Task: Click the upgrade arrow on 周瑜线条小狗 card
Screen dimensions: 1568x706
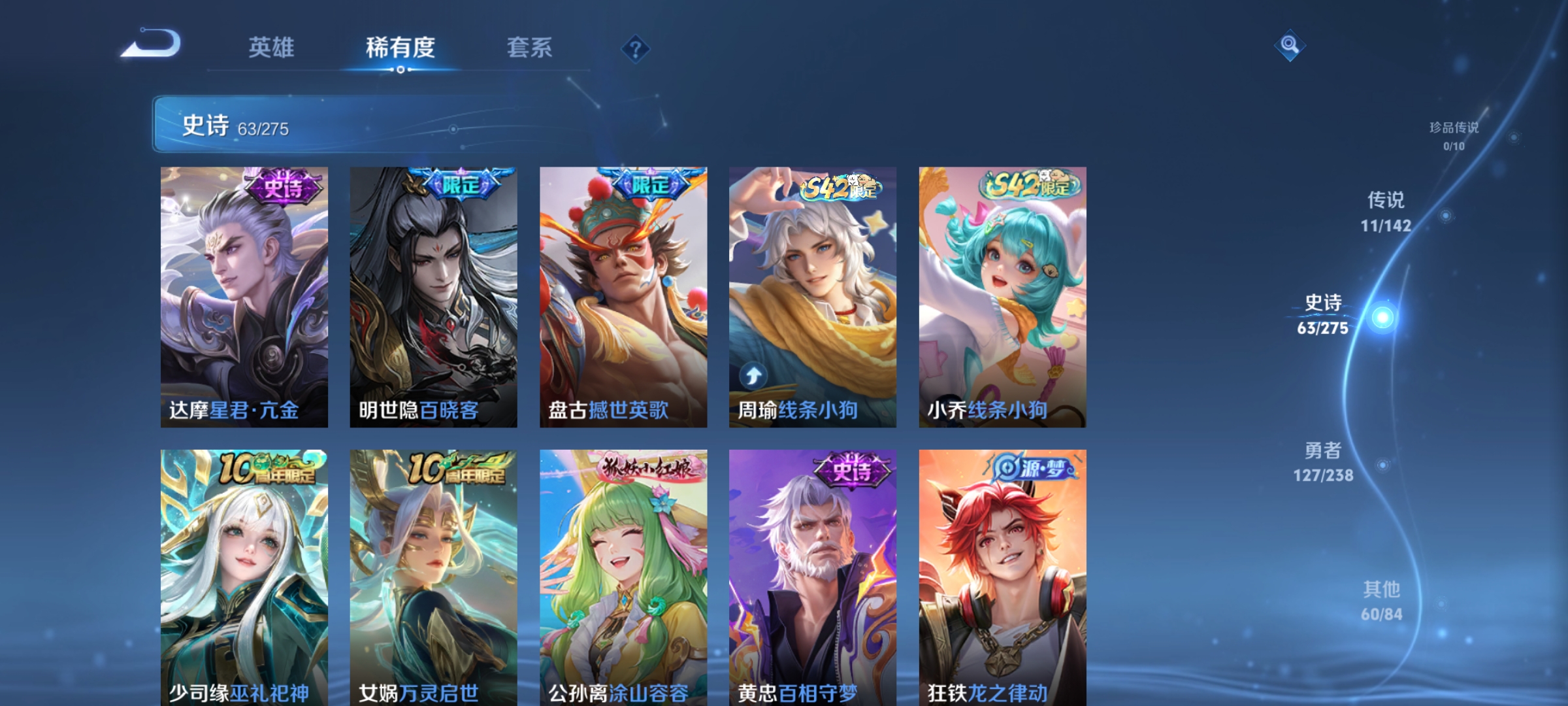Action: tap(753, 374)
